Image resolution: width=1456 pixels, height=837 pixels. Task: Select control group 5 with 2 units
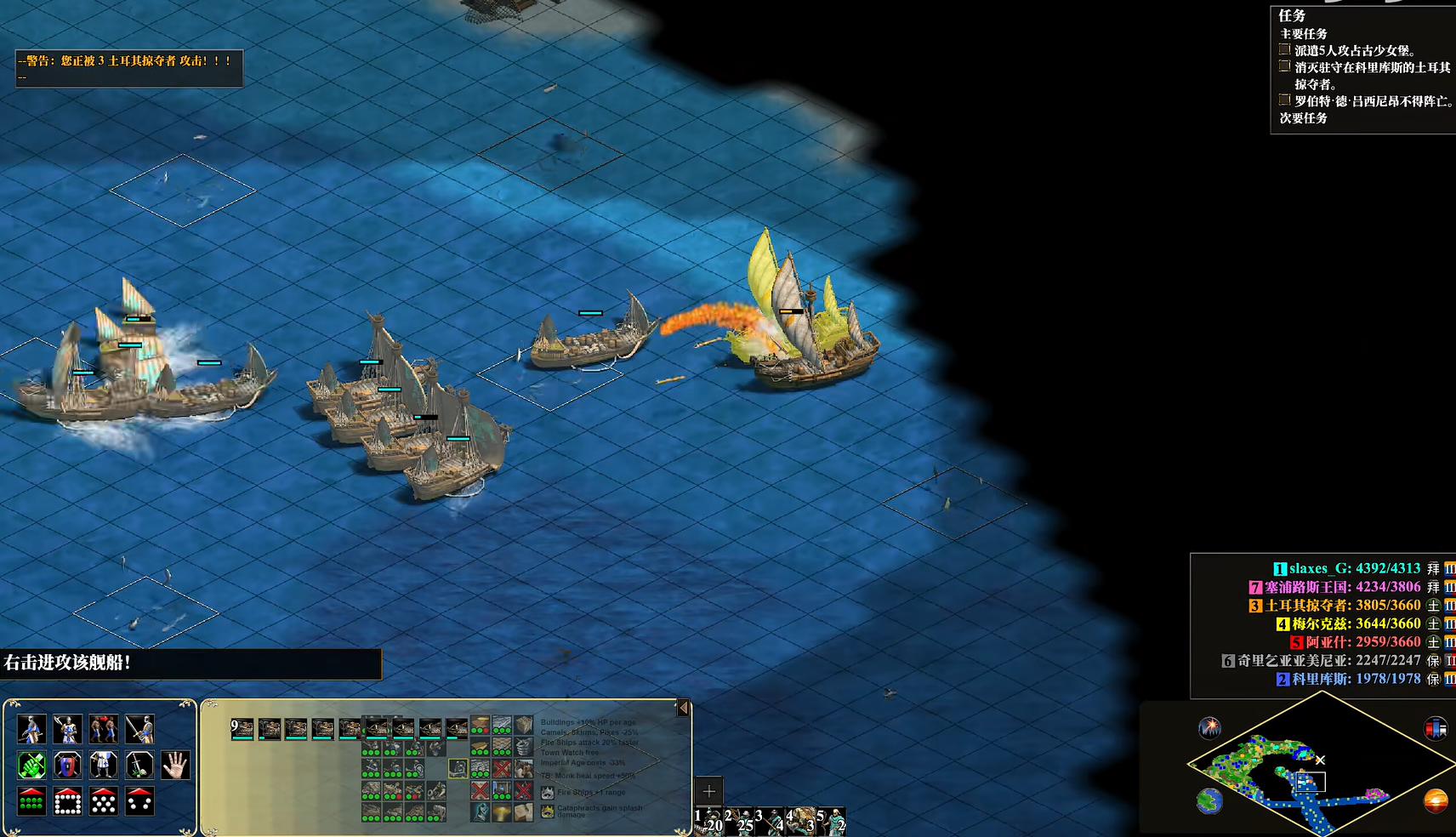(x=831, y=822)
